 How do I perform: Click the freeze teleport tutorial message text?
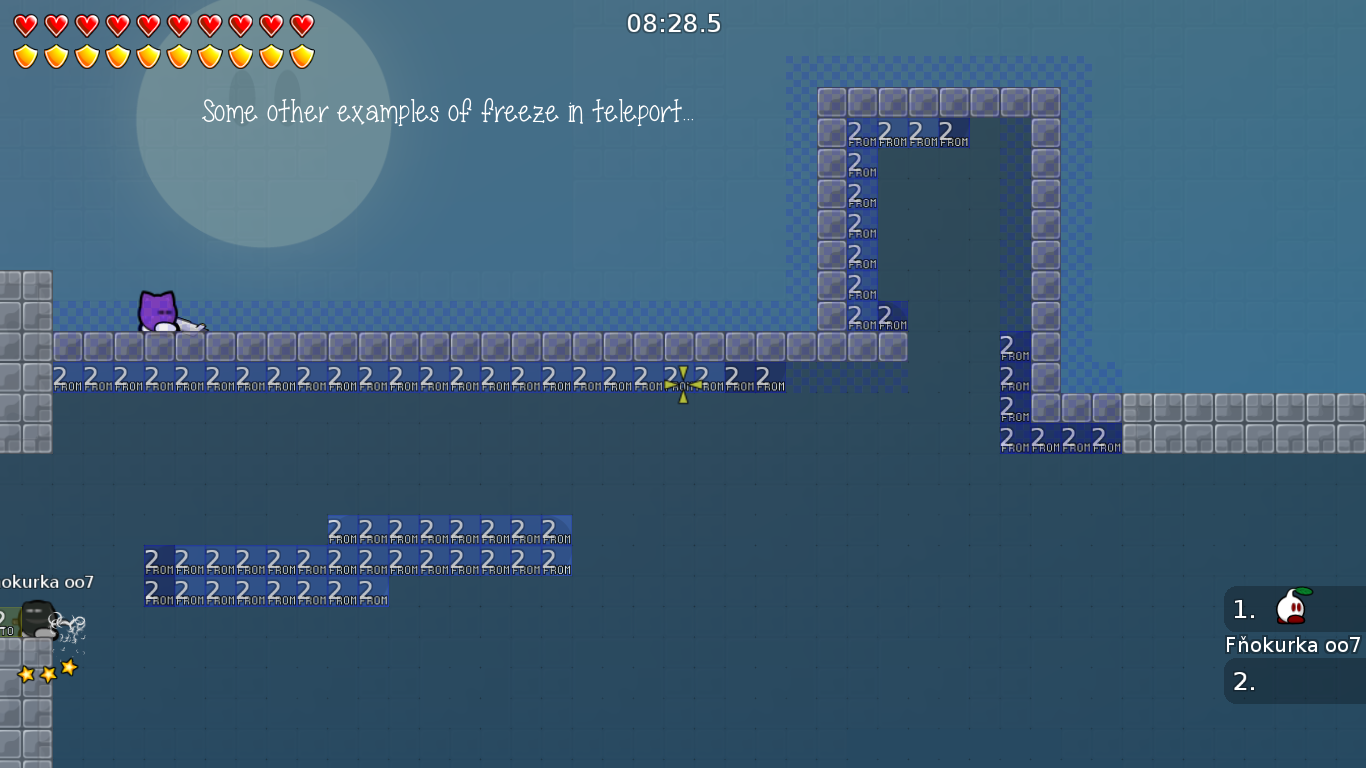pyautogui.click(x=450, y=112)
